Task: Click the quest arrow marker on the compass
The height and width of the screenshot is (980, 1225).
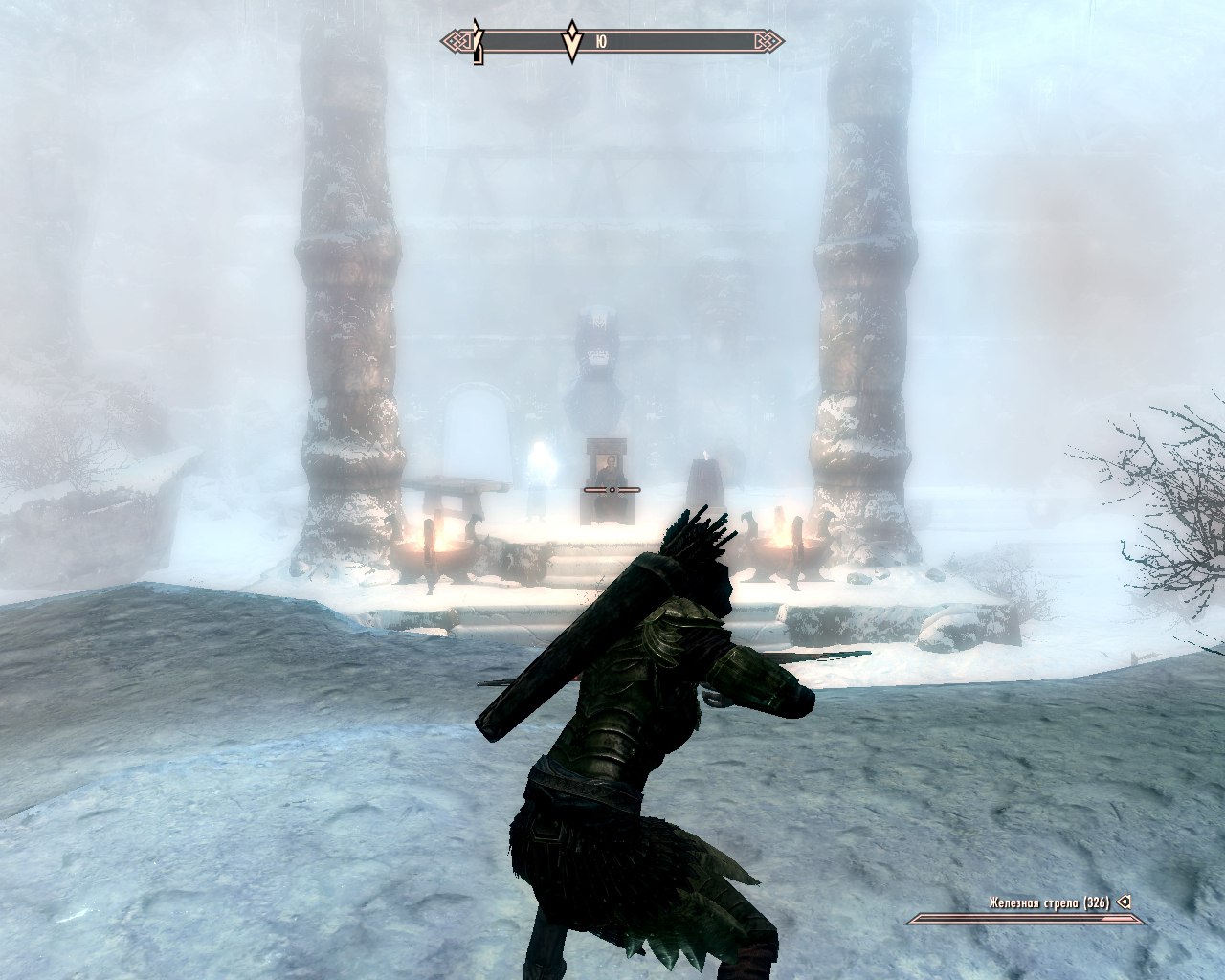Action: point(571,42)
